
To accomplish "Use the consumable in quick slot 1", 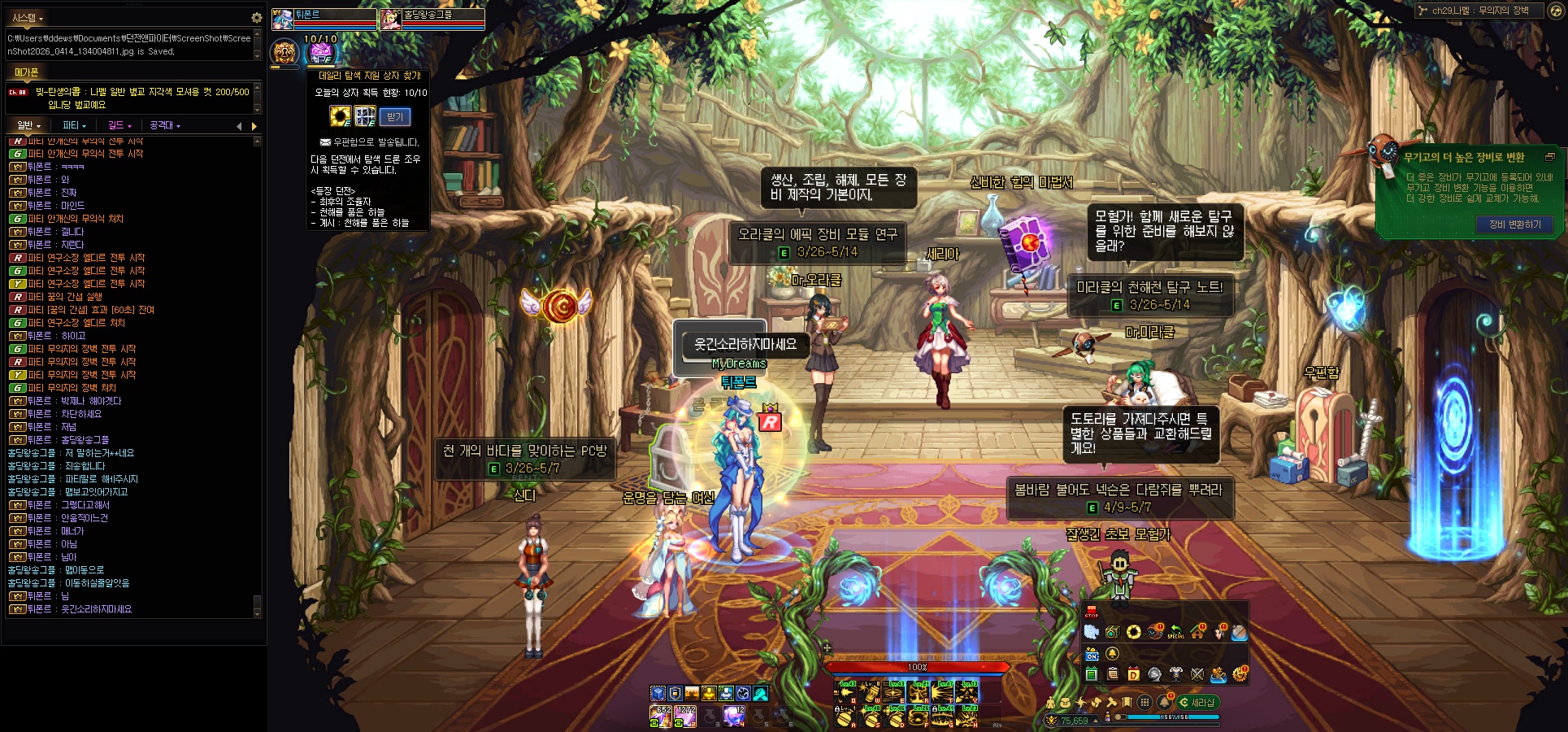I will (659, 716).
